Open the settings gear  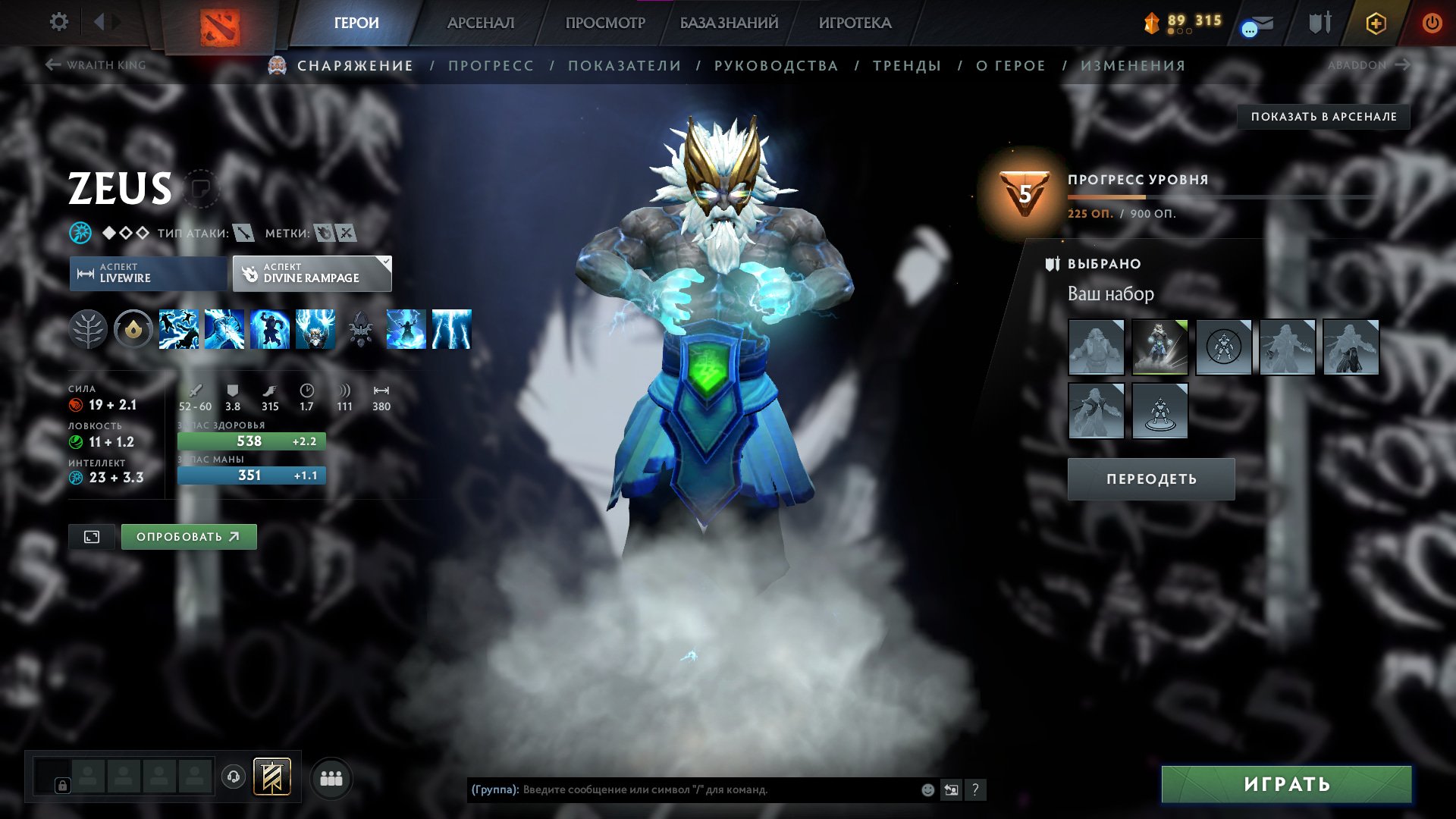tap(58, 22)
